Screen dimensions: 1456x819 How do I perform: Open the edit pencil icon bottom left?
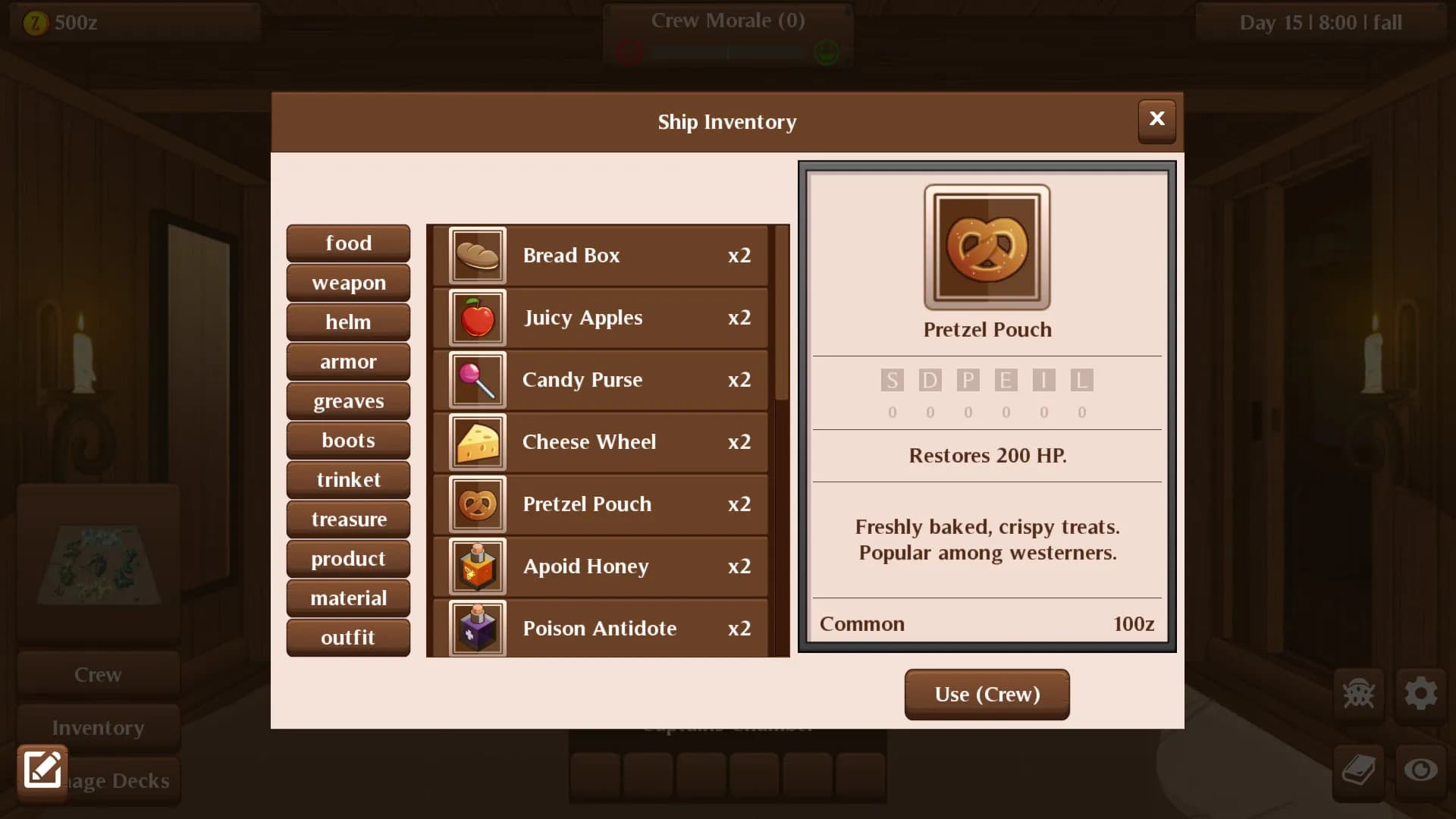pyautogui.click(x=42, y=770)
